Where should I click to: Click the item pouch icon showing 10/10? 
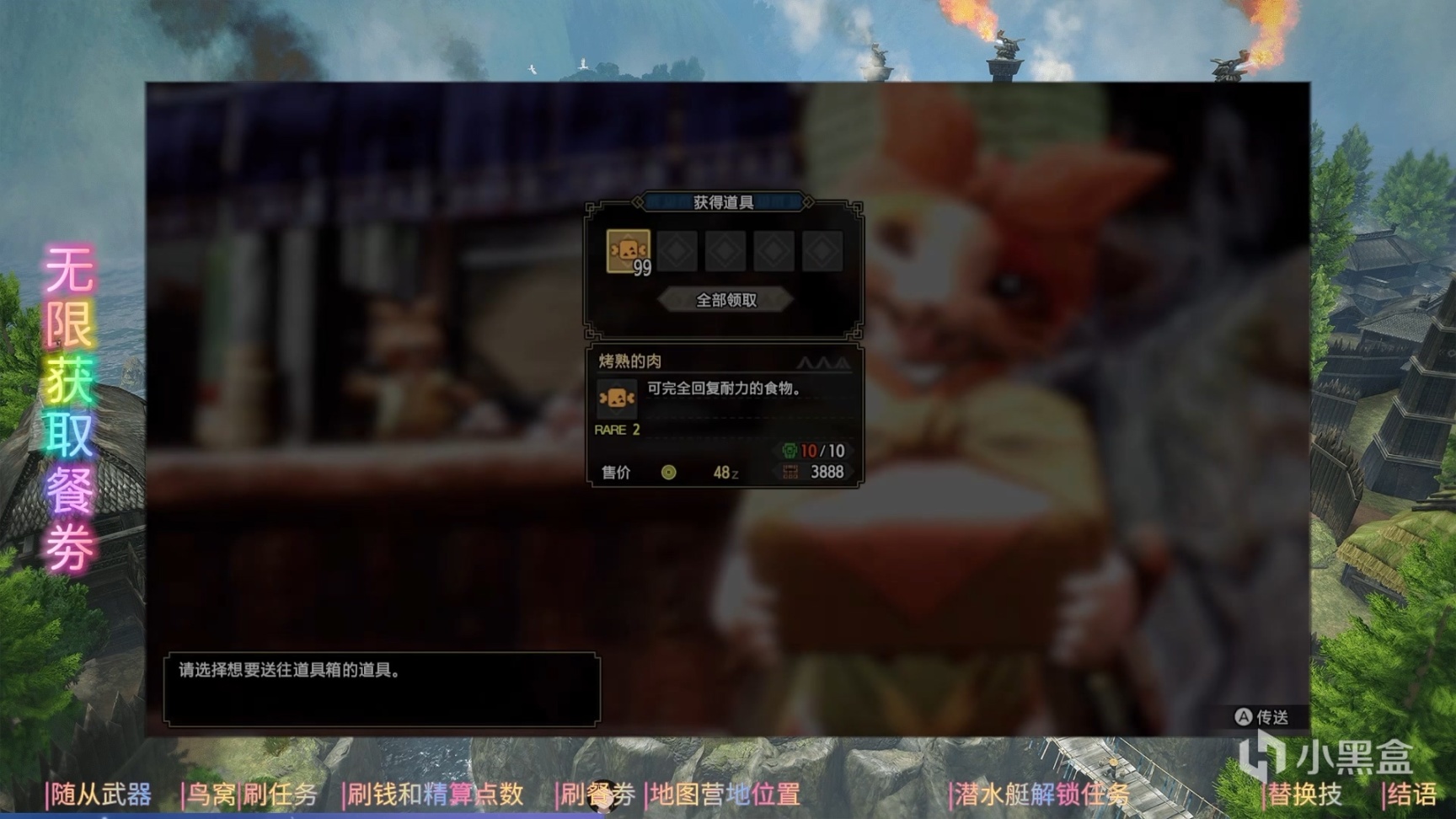coord(790,451)
